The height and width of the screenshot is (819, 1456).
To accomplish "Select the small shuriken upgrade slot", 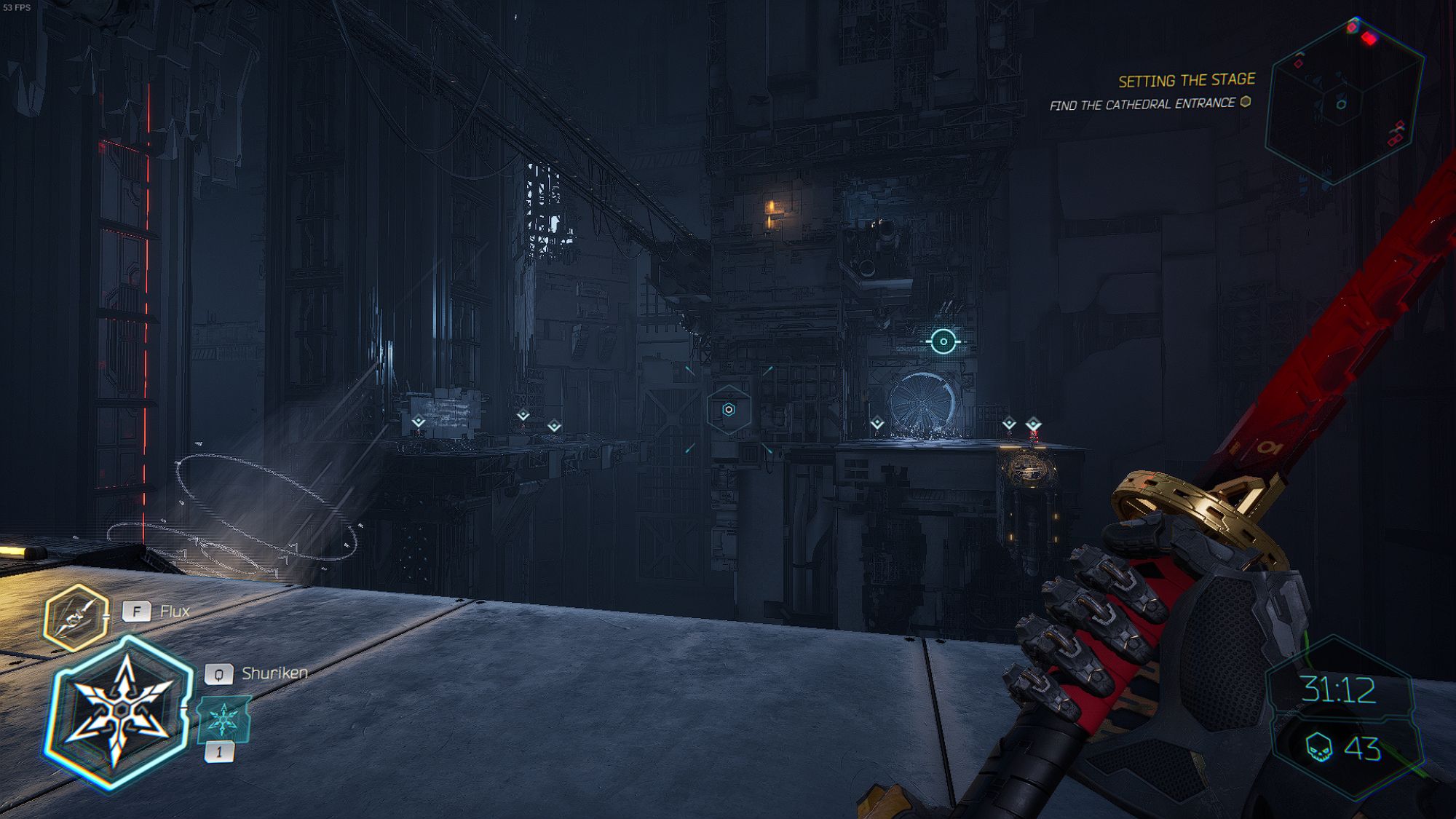I will coord(224,719).
